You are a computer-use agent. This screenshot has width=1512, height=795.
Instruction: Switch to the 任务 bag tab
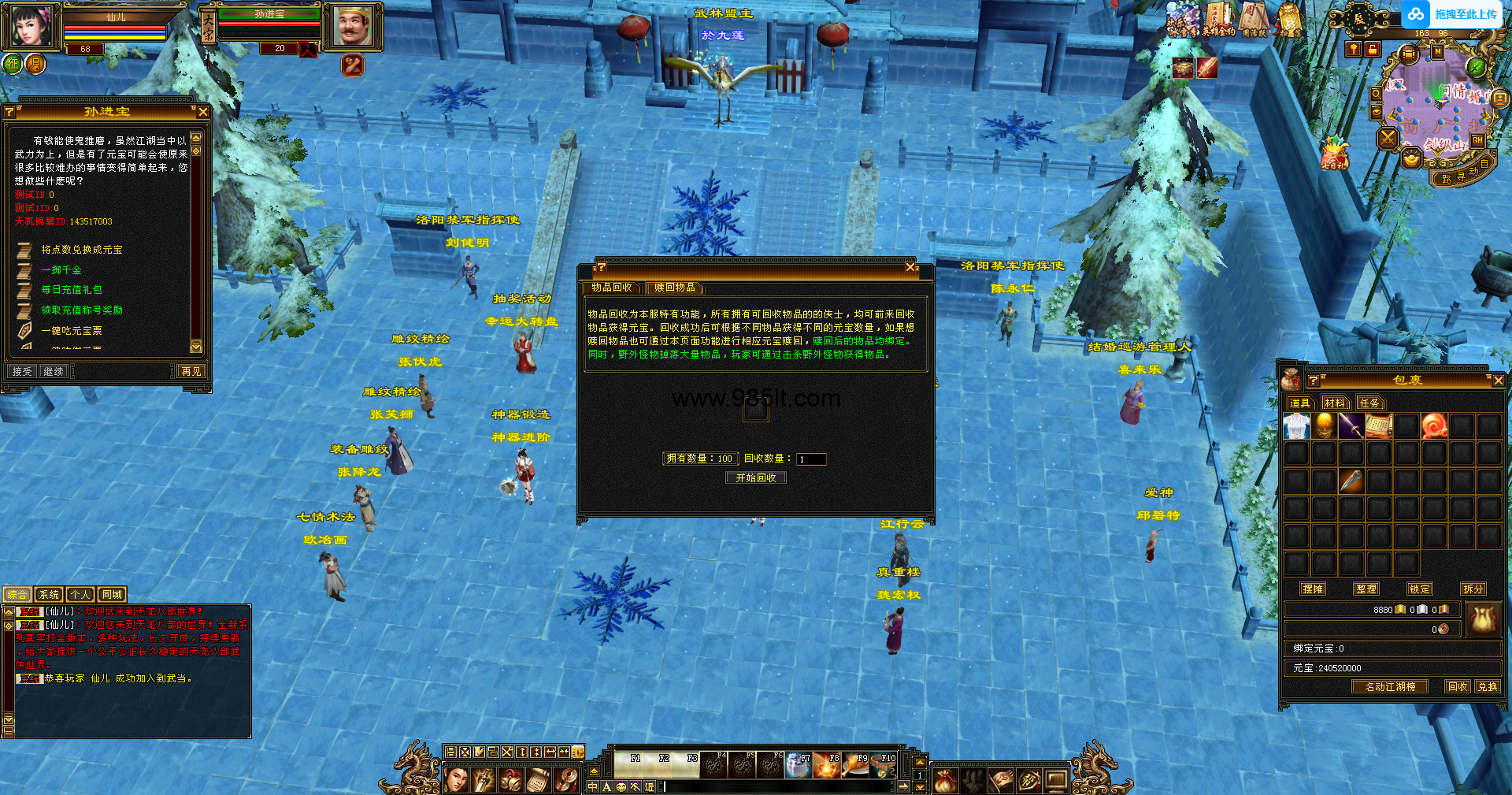click(1369, 403)
